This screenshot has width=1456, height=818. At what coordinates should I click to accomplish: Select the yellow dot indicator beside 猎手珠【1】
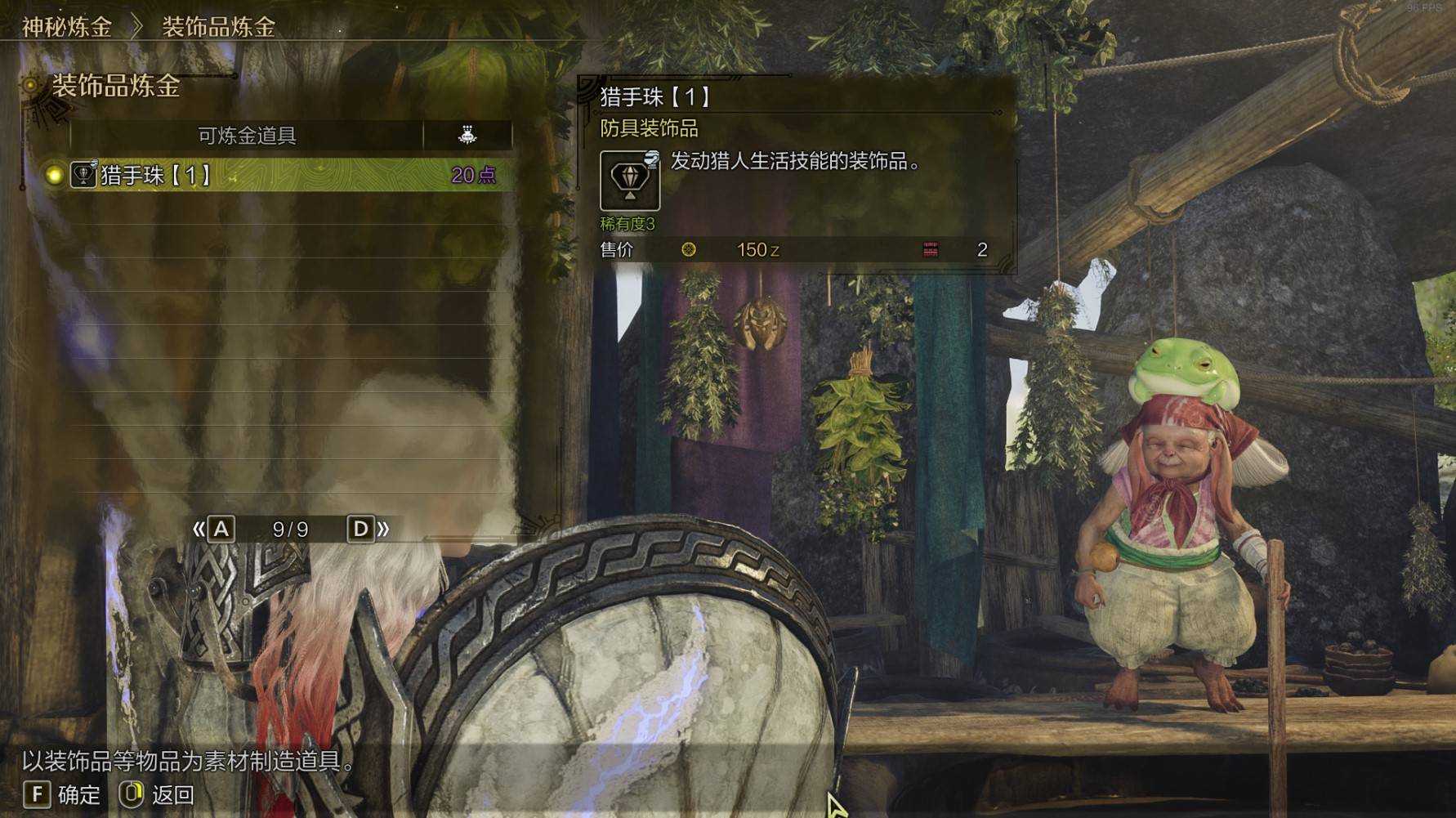pyautogui.click(x=54, y=173)
